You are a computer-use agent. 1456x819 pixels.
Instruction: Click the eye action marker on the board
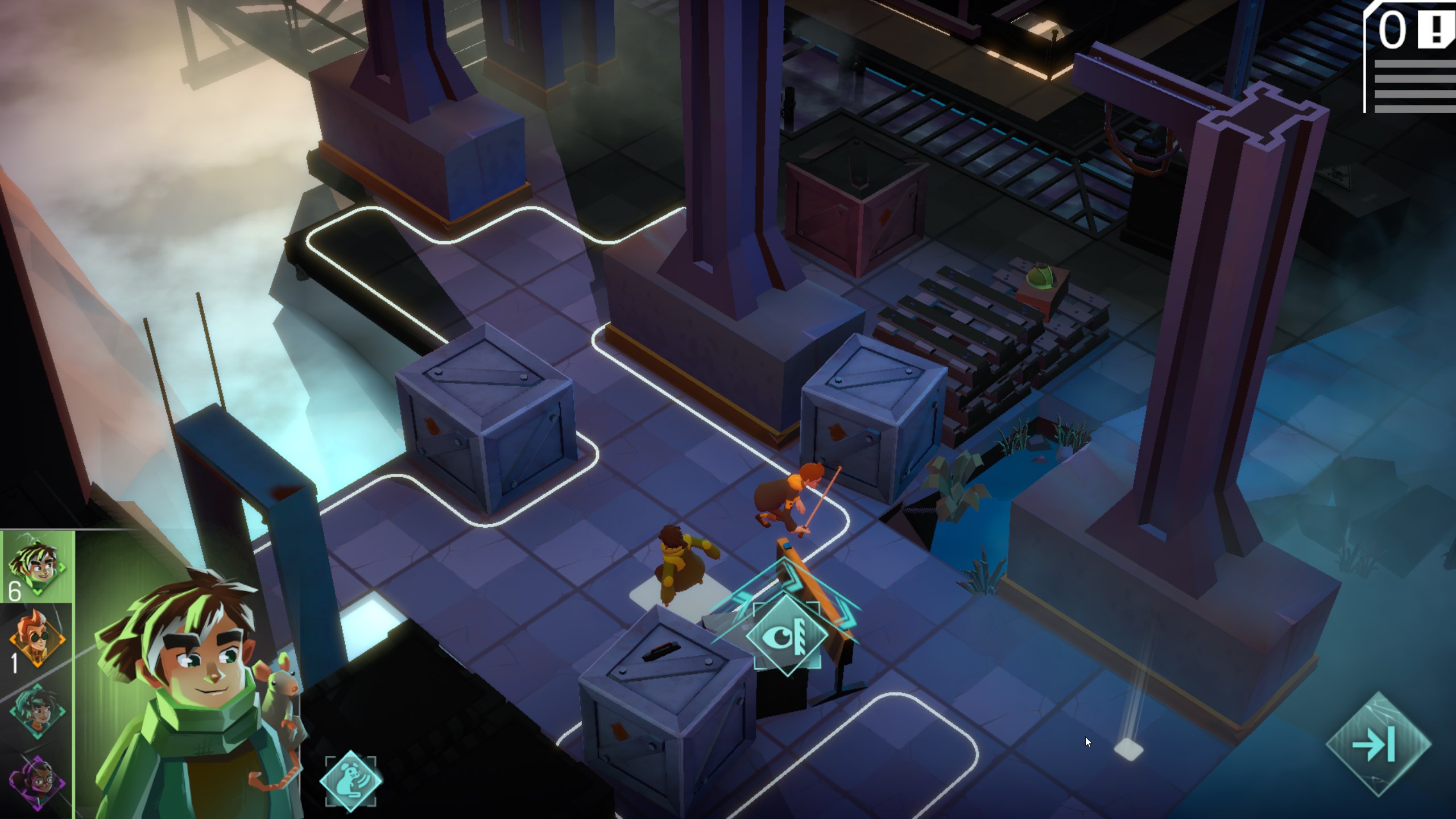pos(787,634)
